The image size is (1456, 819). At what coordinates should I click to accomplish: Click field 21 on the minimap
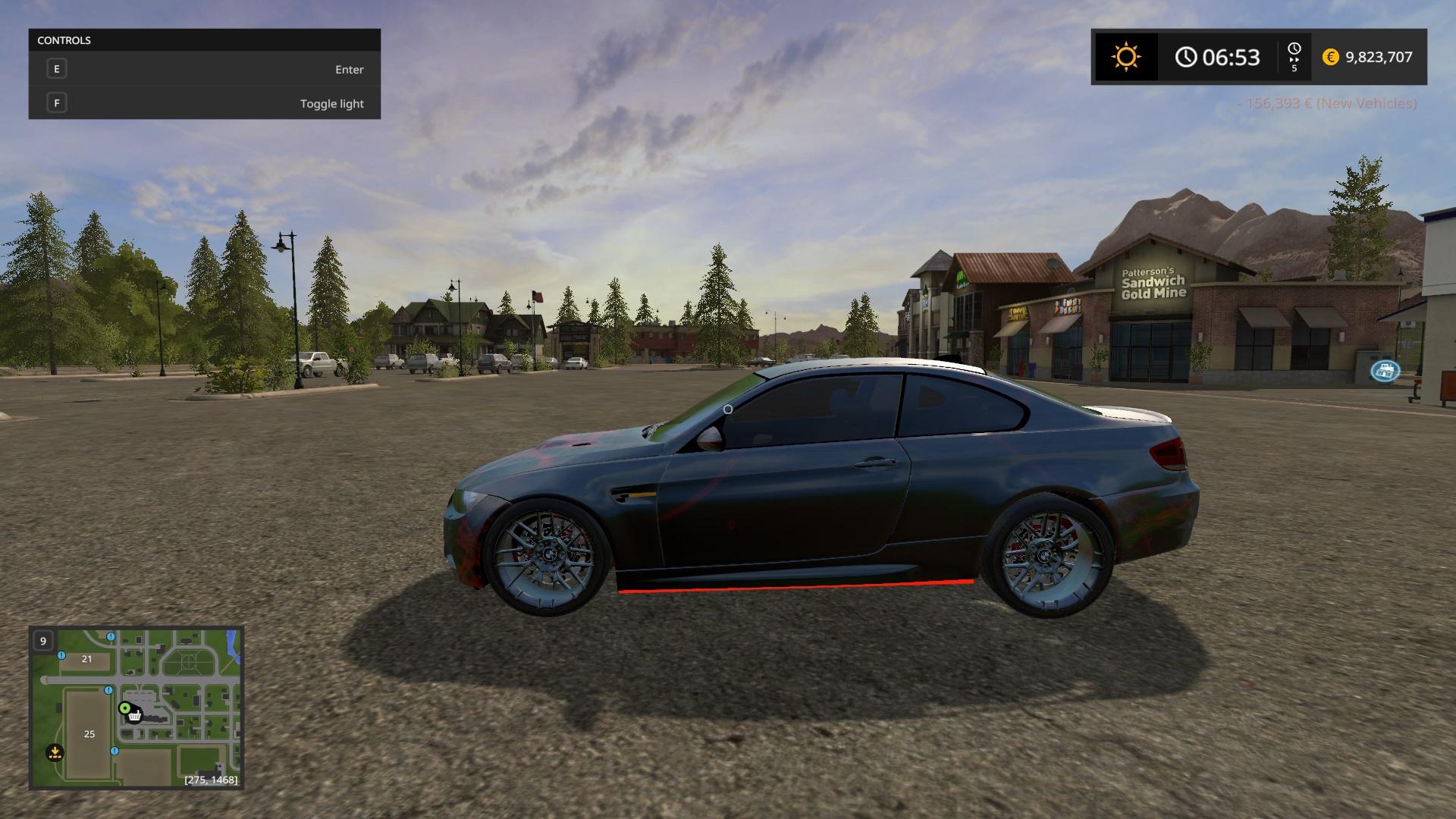[86, 659]
